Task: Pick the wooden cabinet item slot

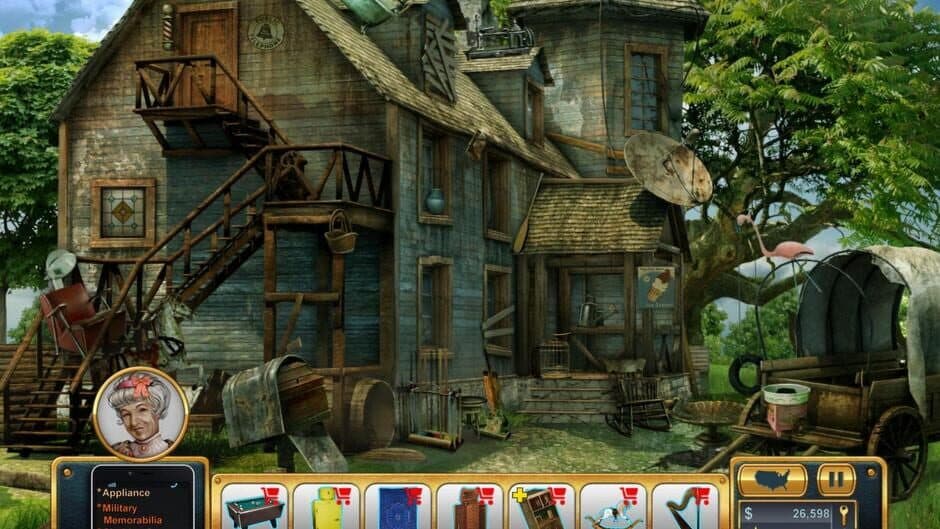Action: pyautogui.click(x=469, y=506)
